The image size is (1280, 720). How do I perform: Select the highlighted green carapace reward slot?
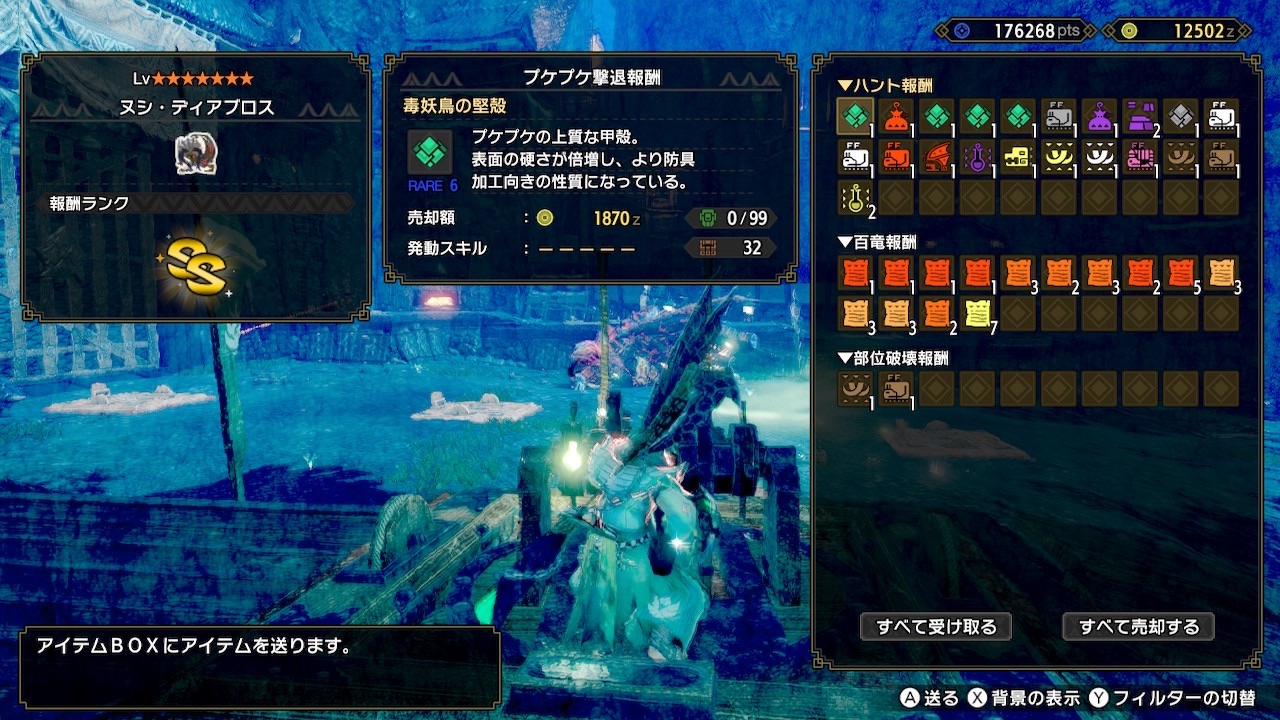(x=855, y=116)
